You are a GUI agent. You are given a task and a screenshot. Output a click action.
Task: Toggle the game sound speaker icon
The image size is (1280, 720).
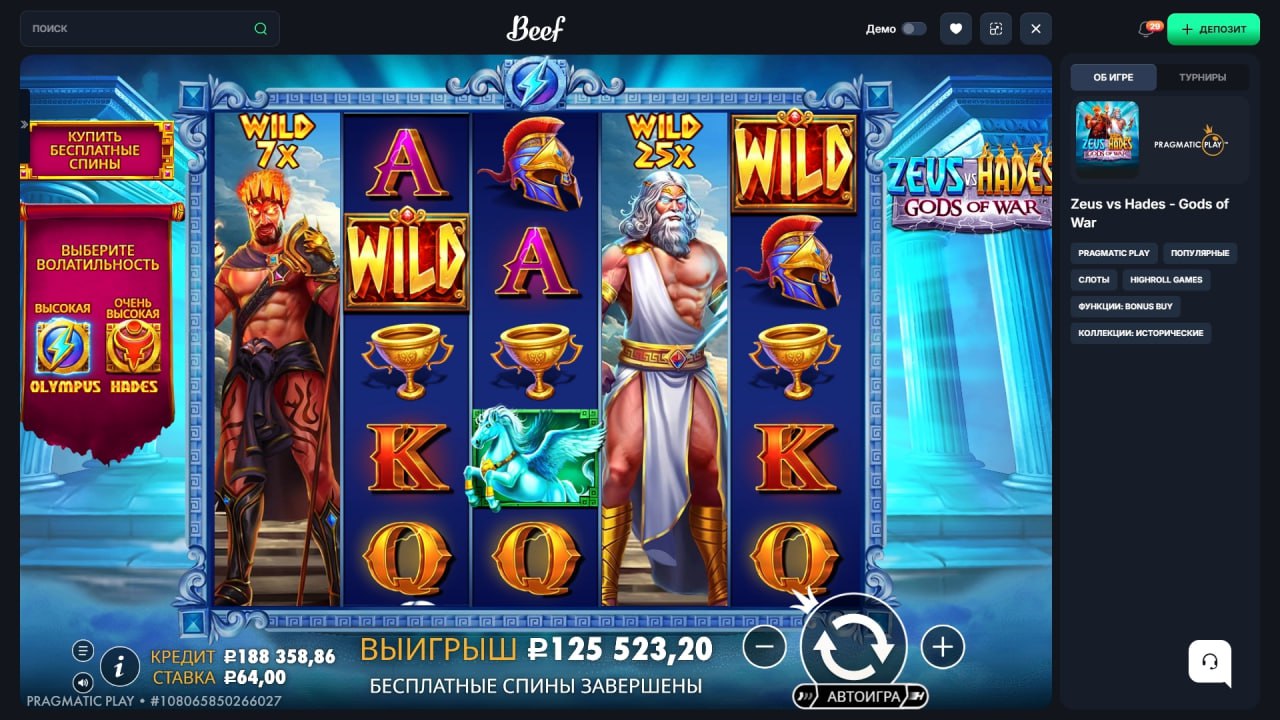83,683
